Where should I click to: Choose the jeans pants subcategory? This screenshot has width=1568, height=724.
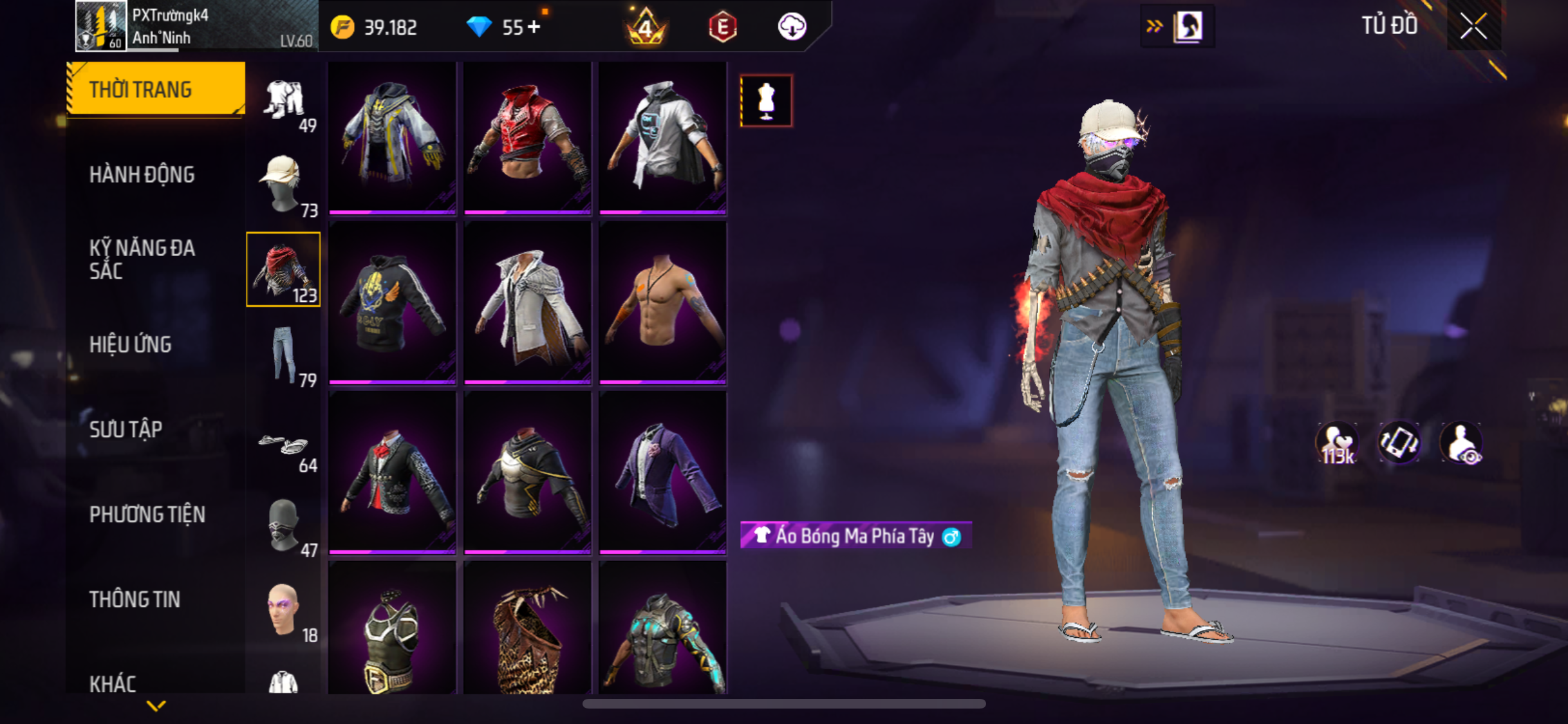(x=283, y=354)
